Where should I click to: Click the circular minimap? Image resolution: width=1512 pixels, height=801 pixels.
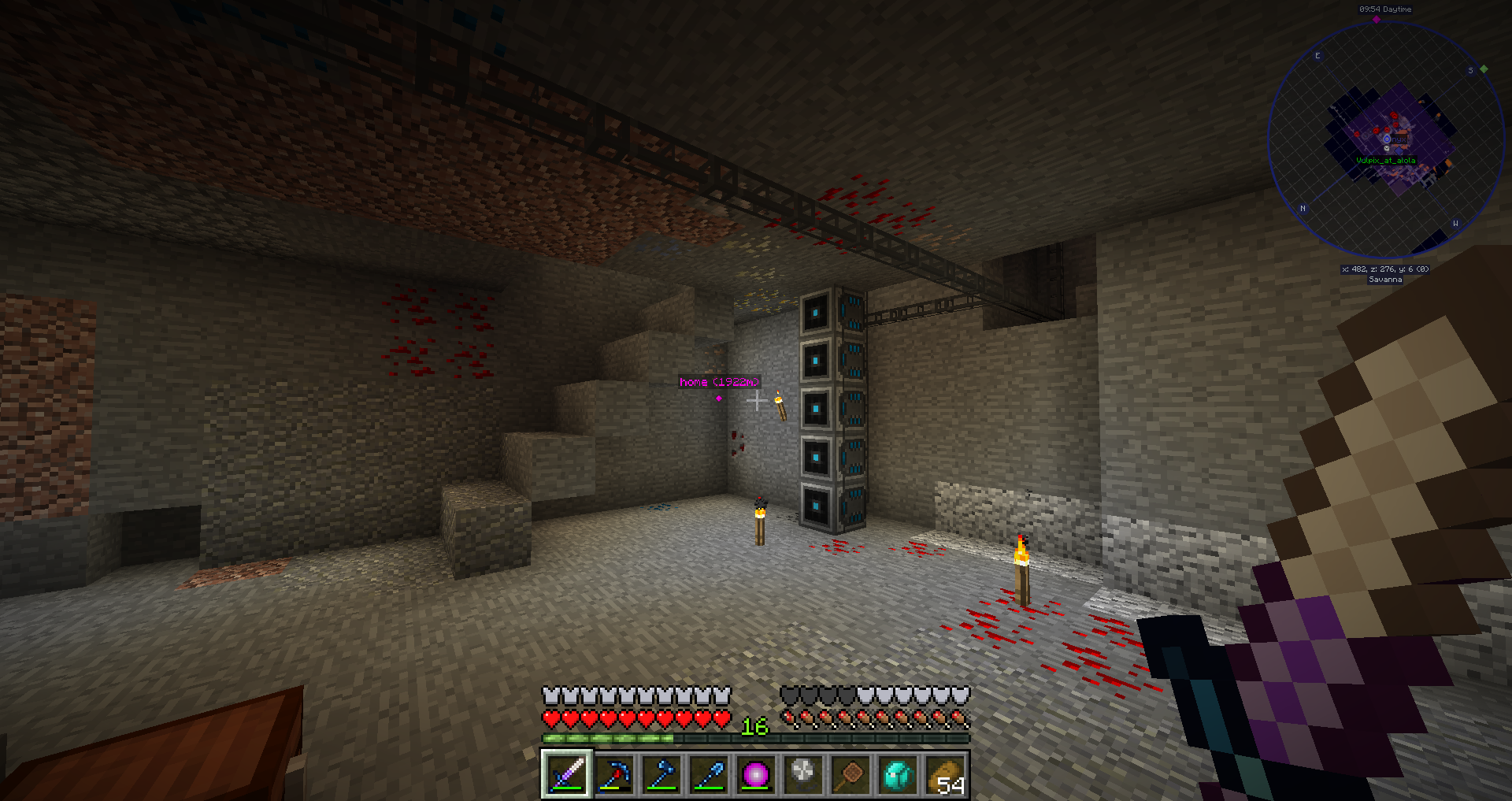(x=1386, y=140)
